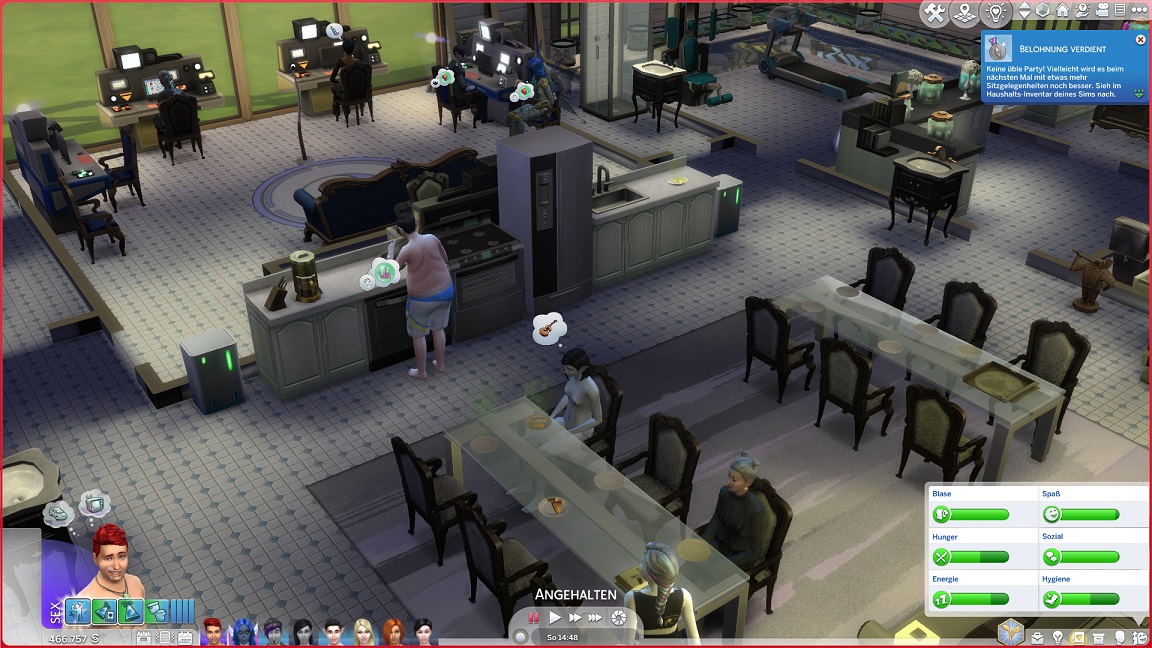Screen dimensions: 1152x648
Task: Set game speed to triple fast-forward
Action: coord(596,618)
